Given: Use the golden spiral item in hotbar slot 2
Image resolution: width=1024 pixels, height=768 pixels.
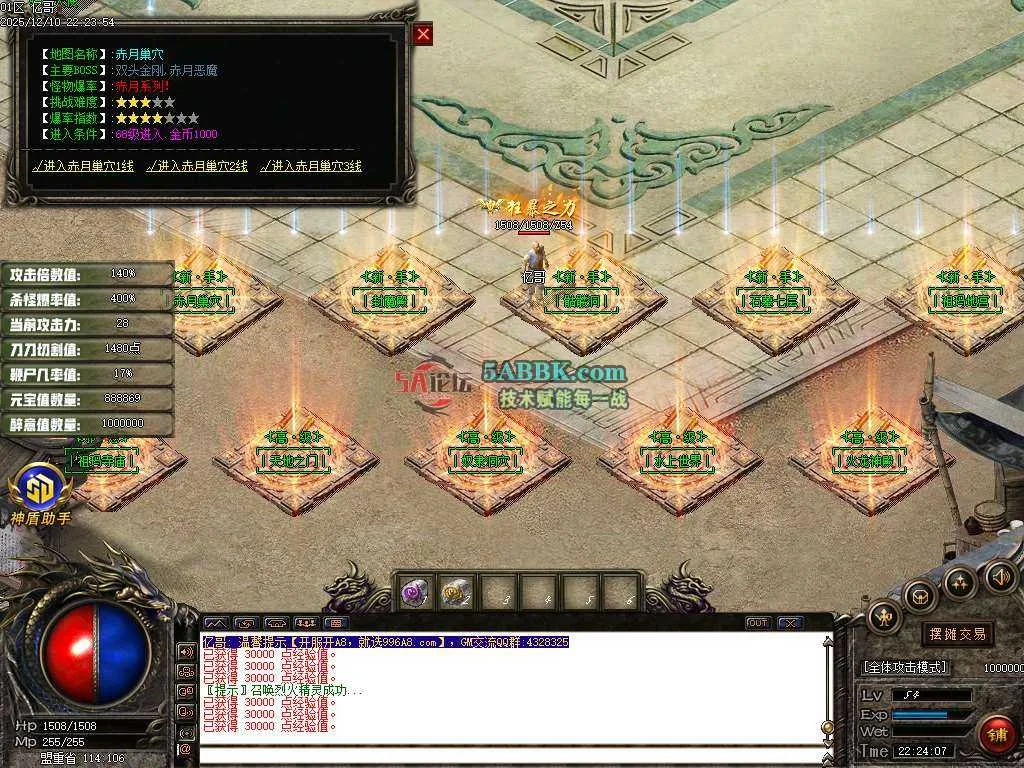Looking at the screenshot, I should (x=457, y=592).
